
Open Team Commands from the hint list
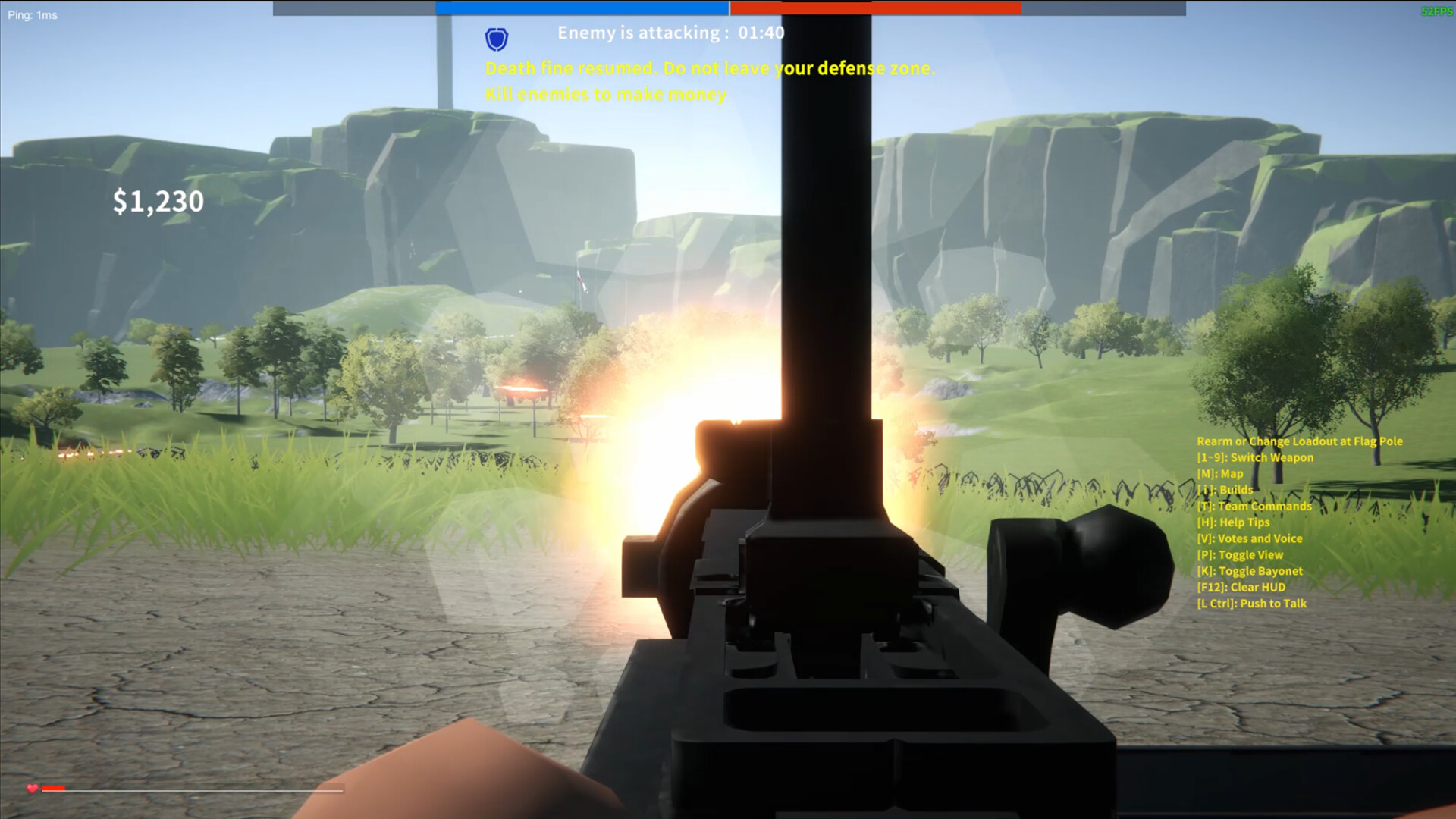pyautogui.click(x=1252, y=506)
